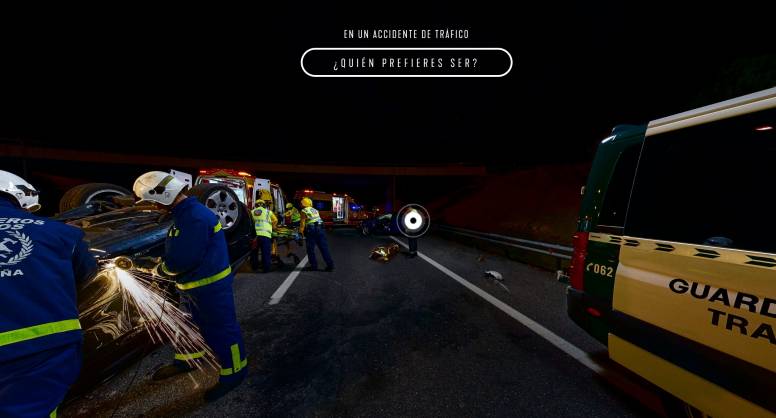Viewport: 776px width, 418px height.
Task: Click the "¿Quién prefieres ser?" button
Action: [x=406, y=63]
